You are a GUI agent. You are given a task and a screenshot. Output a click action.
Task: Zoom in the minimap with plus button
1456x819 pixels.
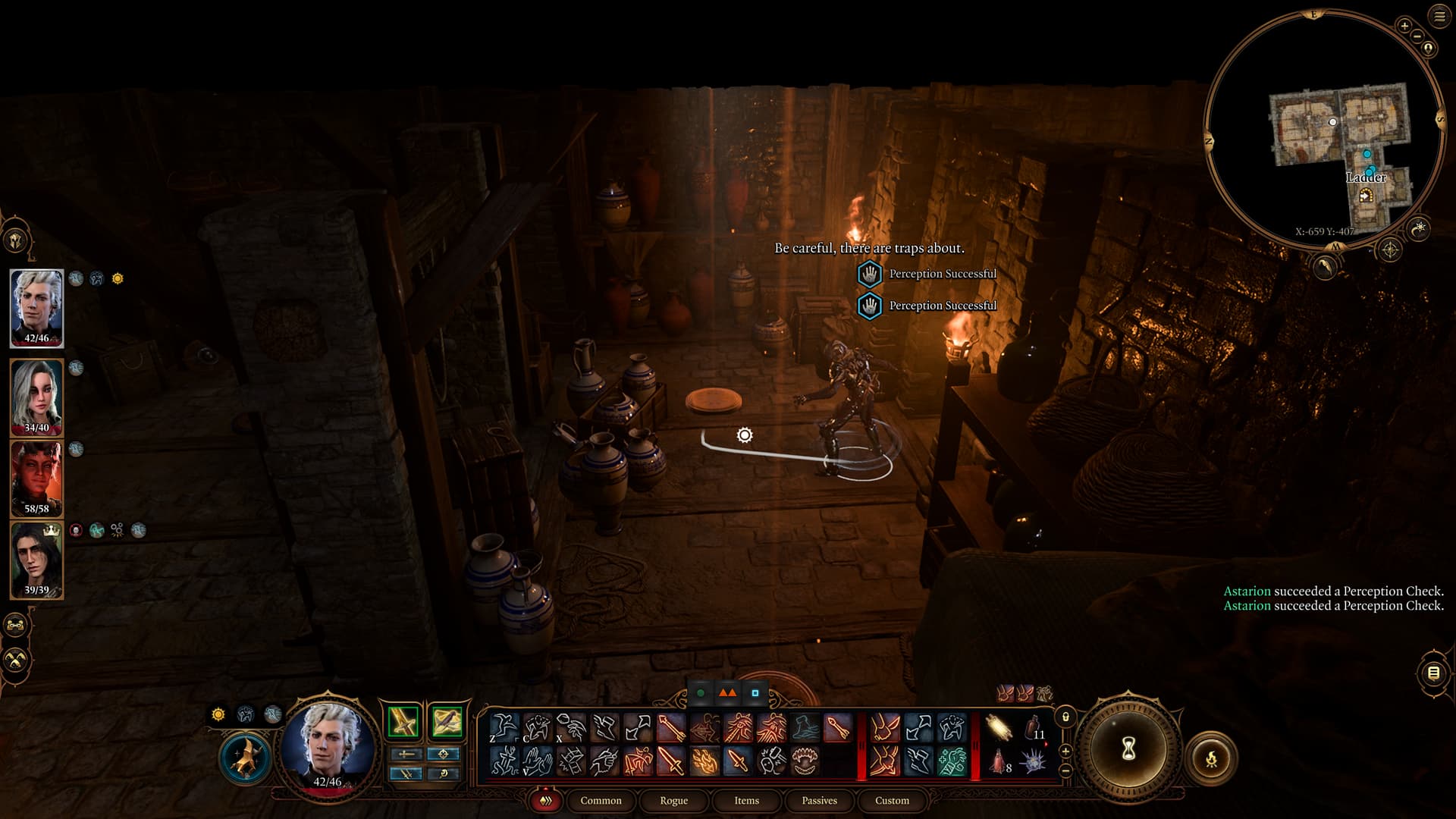(1404, 26)
